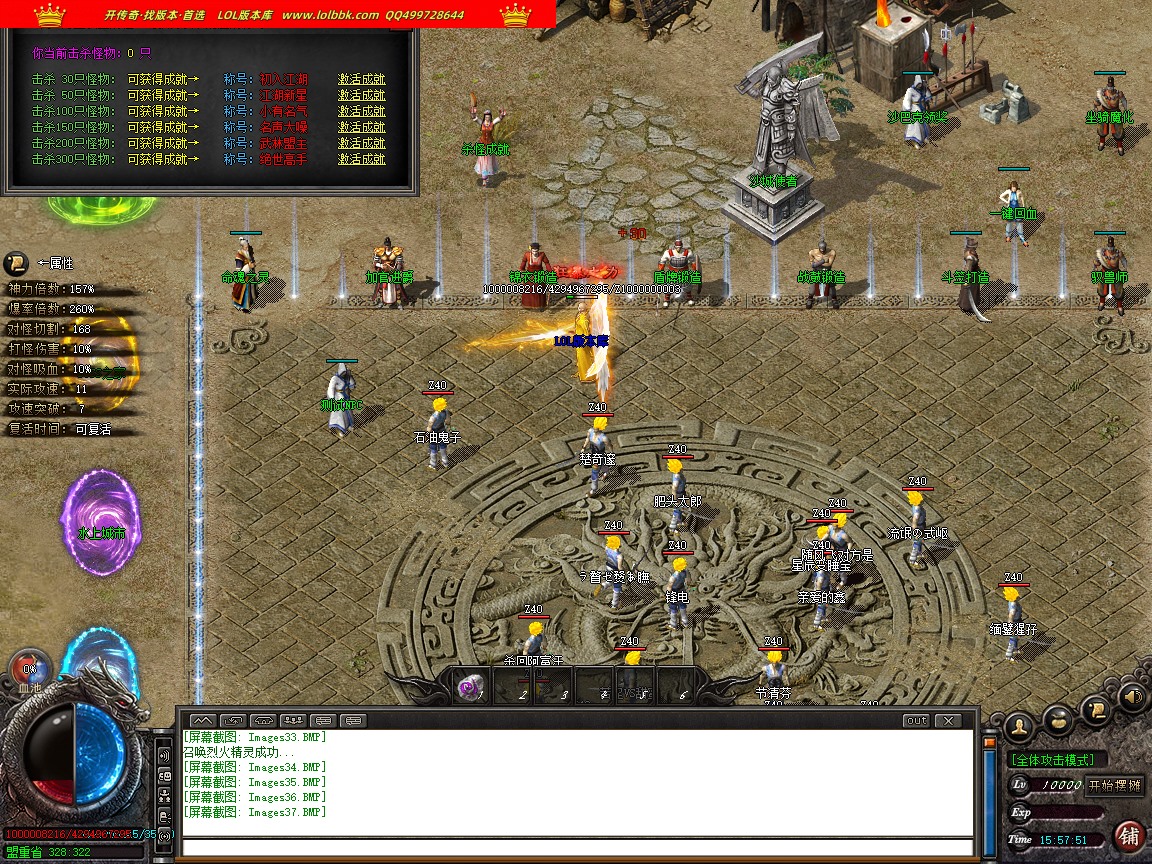Image resolution: width=1152 pixels, height=864 pixels.
Task: Click the 开始摆摊 stall button
Action: (1115, 785)
